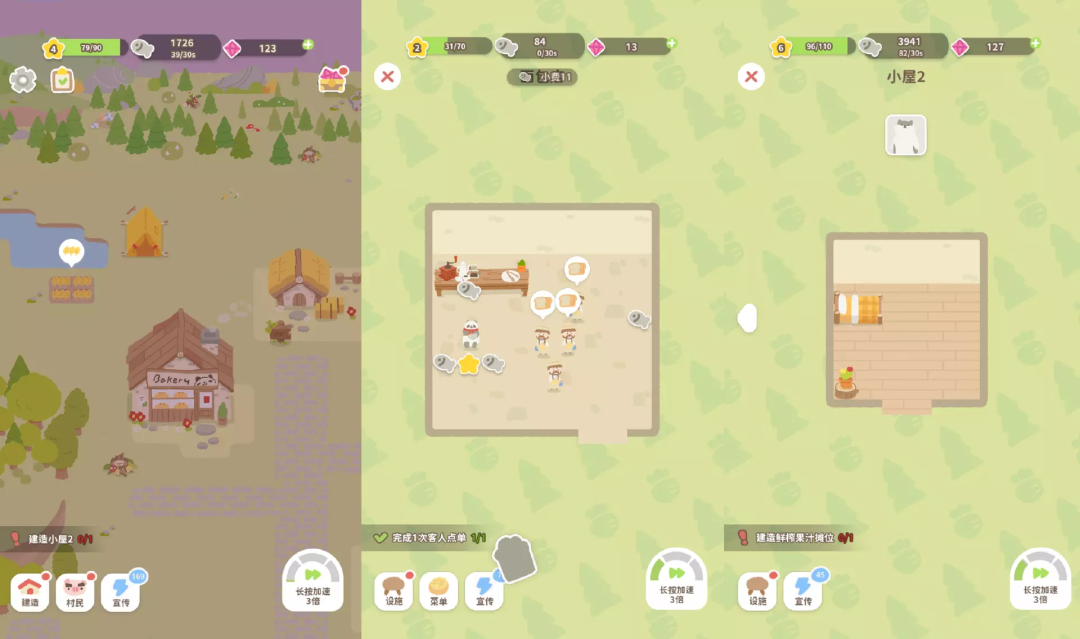Add gems using plus beside 13
1080x639 pixels.
pos(671,44)
